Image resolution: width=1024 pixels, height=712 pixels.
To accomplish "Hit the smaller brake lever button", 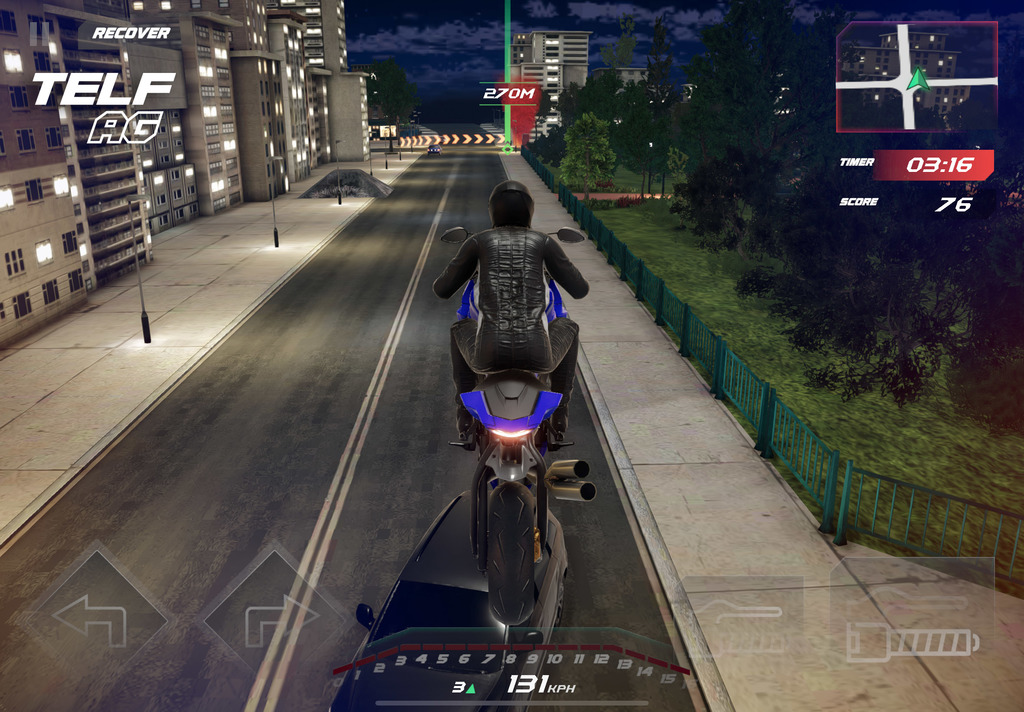I will tap(742, 618).
